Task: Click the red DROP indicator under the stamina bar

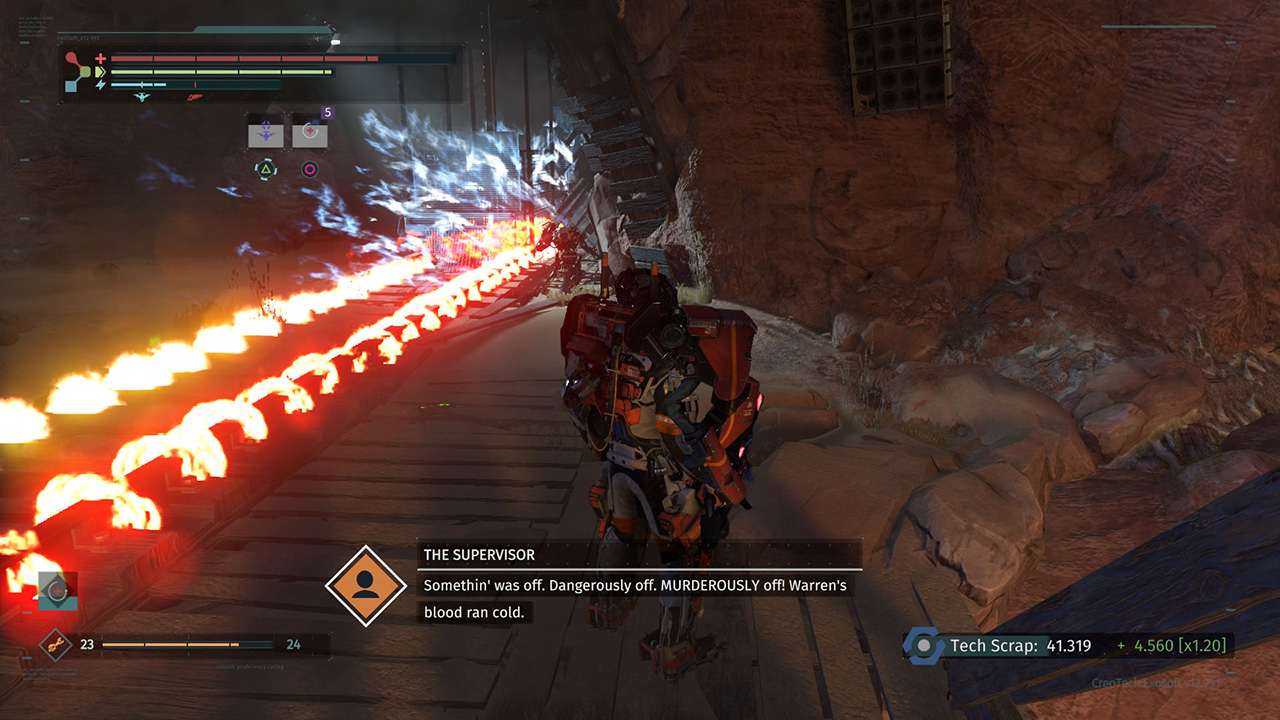Action: pyautogui.click(x=195, y=97)
